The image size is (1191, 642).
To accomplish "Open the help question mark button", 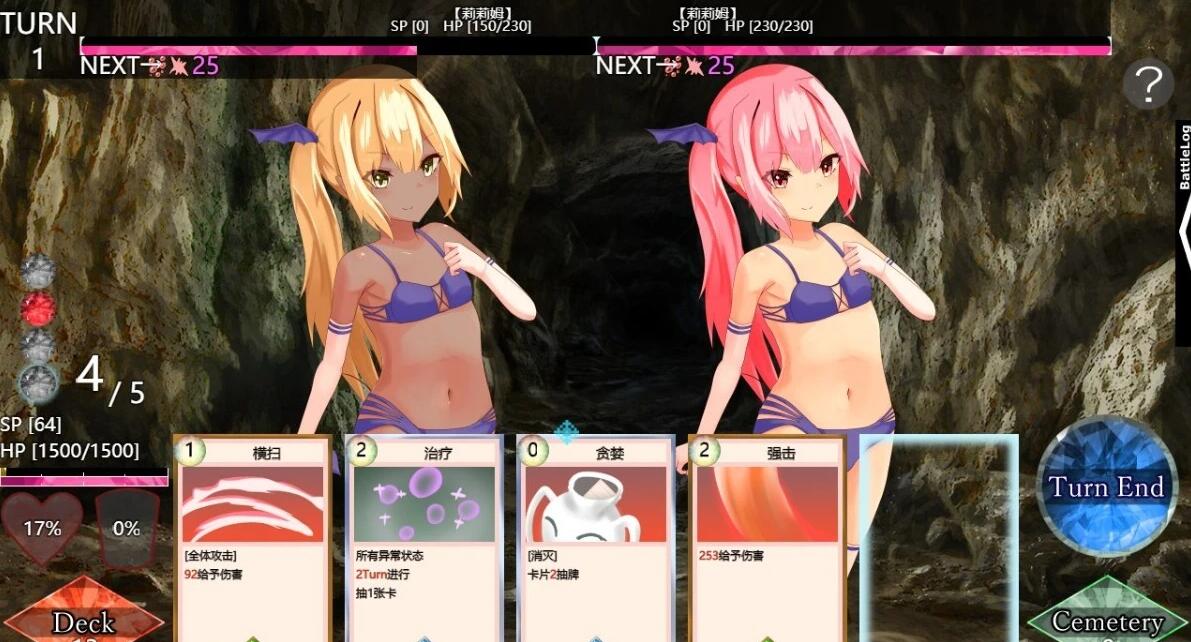I will pyautogui.click(x=1148, y=84).
